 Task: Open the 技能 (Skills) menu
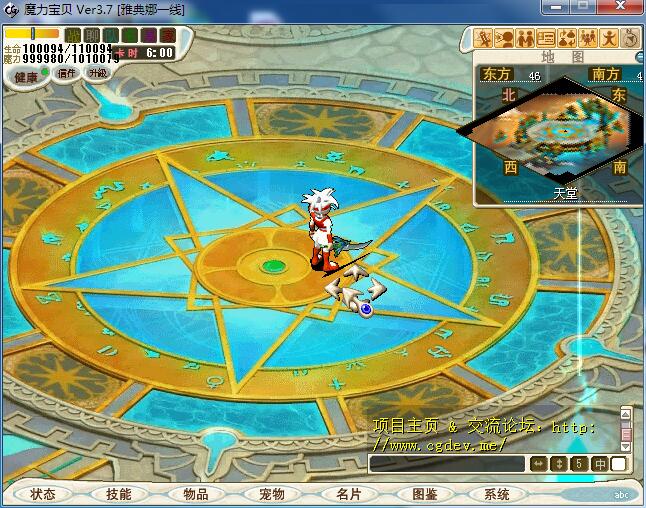coord(119,494)
